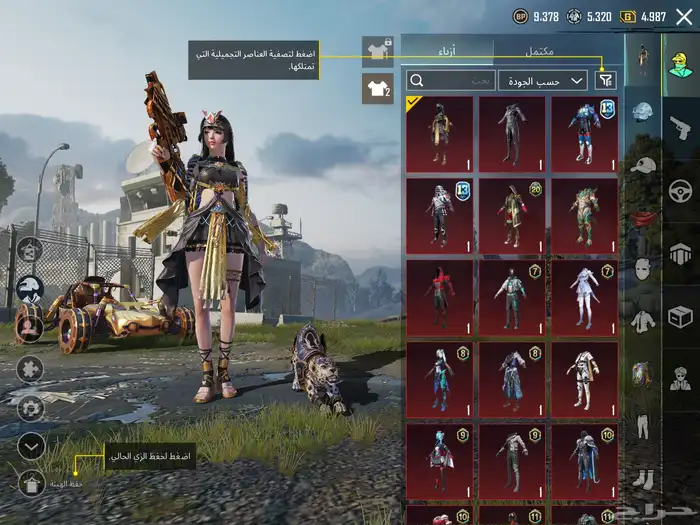This screenshot has width=700, height=525.
Task: Click the outfit search field
Action: coord(451,80)
